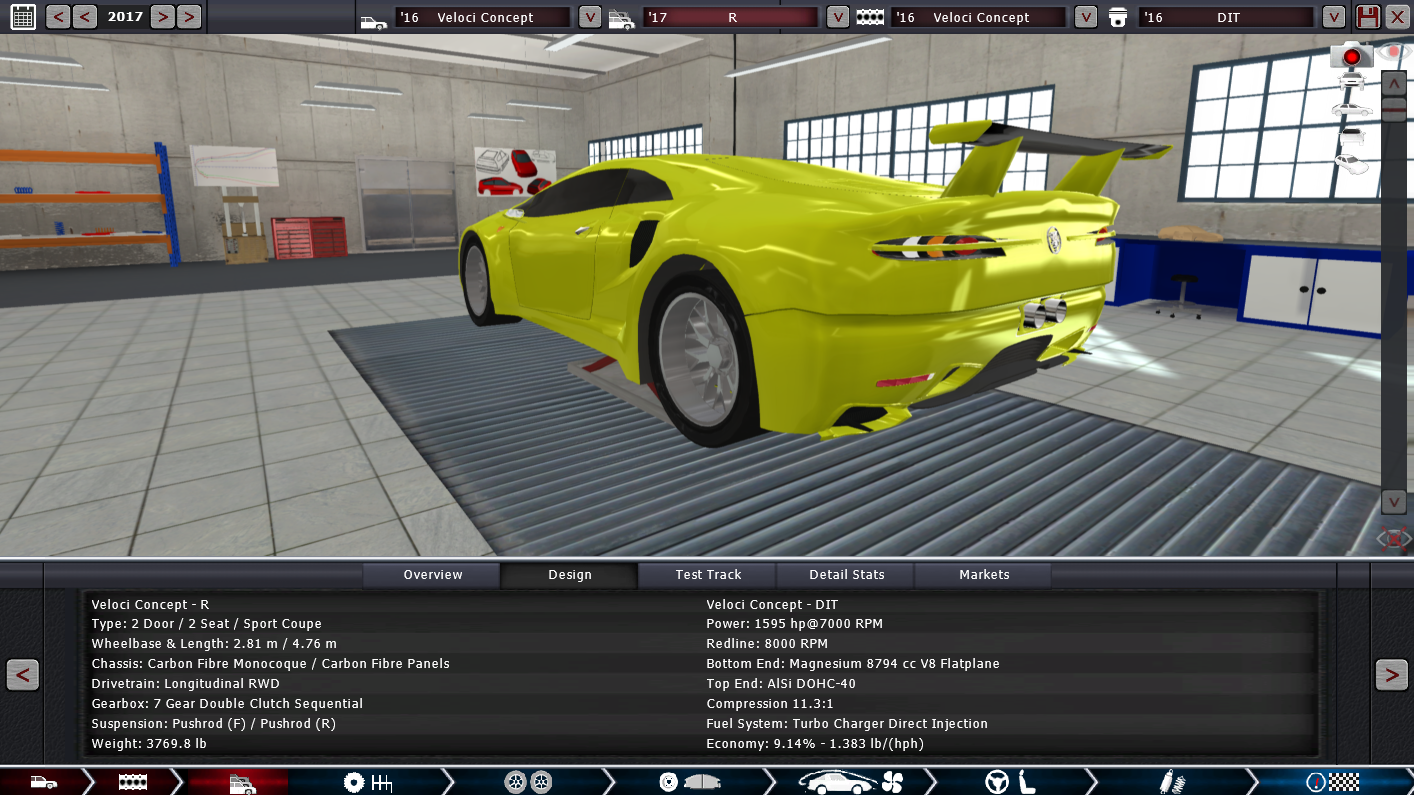
Task: Take a screenshot with the camera icon
Action: [x=1351, y=56]
